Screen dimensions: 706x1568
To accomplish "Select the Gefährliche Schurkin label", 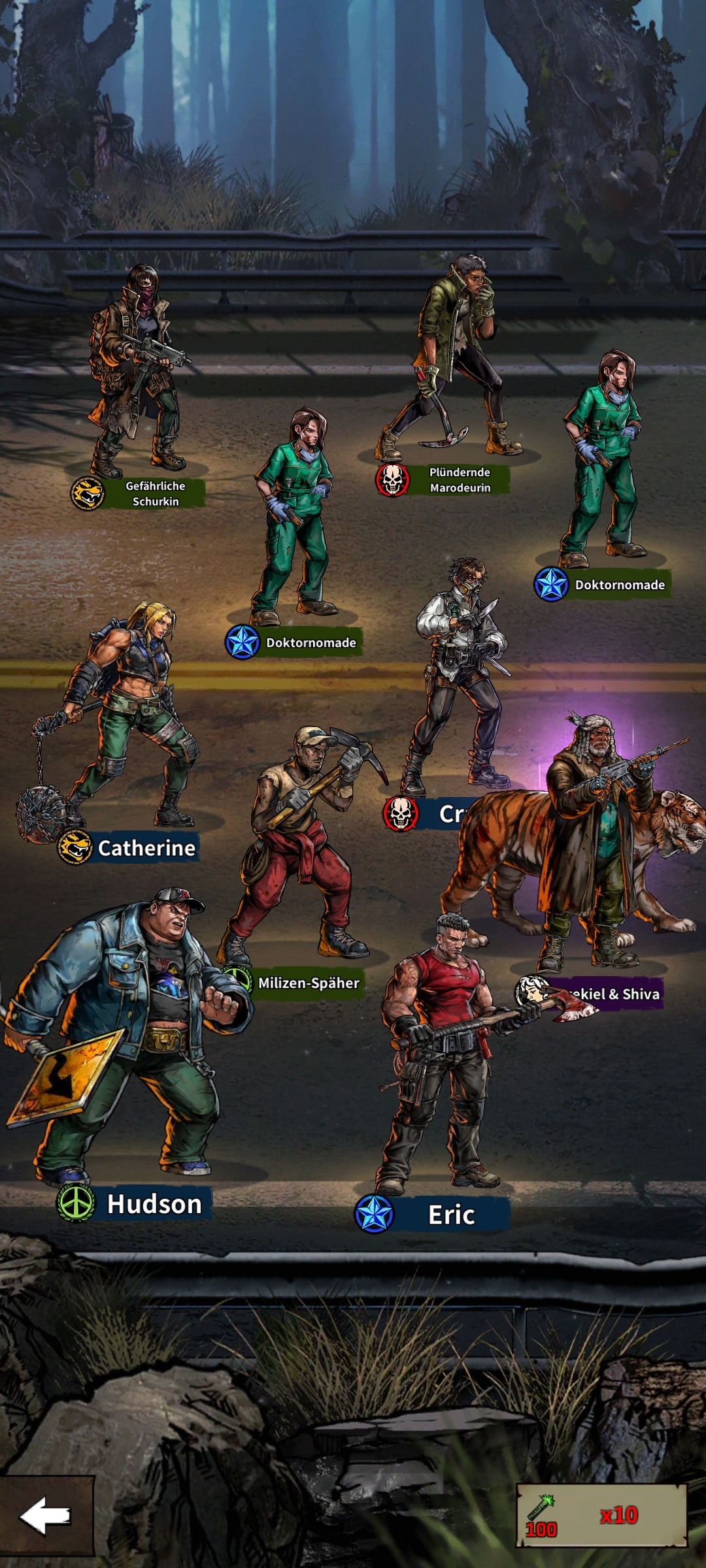I will click(155, 494).
